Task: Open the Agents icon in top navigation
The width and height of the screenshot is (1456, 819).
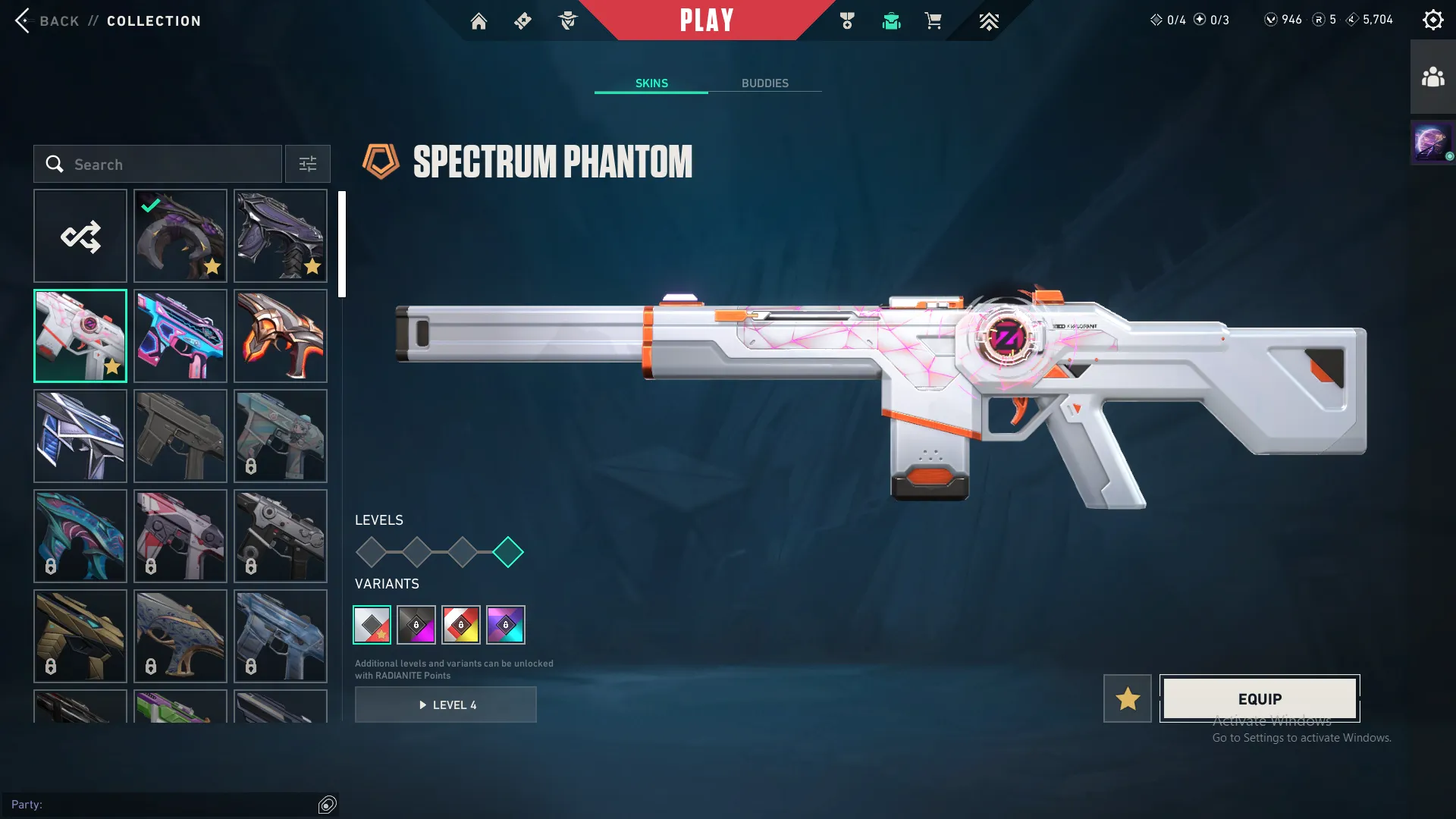Action: point(567,21)
